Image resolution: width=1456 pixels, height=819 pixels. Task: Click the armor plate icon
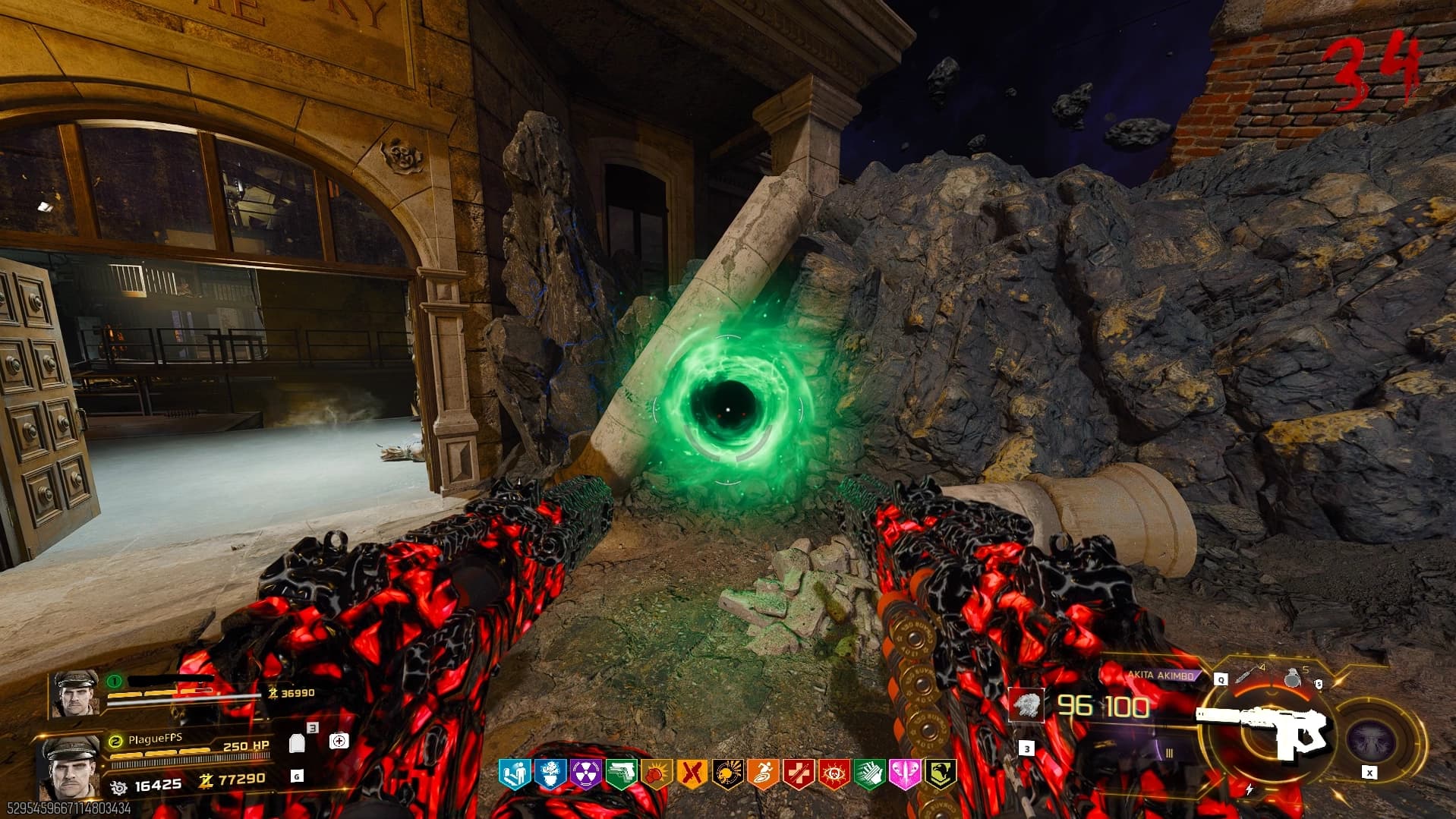(x=298, y=743)
